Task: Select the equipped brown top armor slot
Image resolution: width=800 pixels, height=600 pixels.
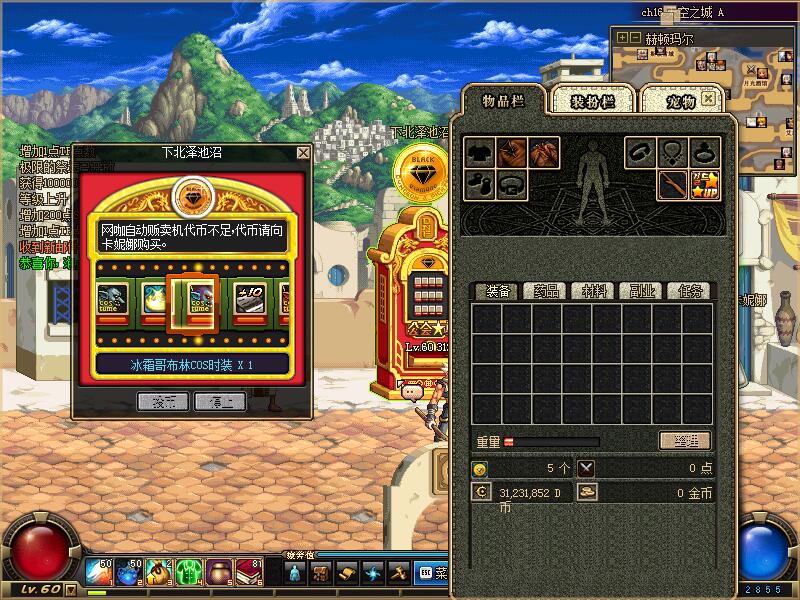Action: point(513,153)
